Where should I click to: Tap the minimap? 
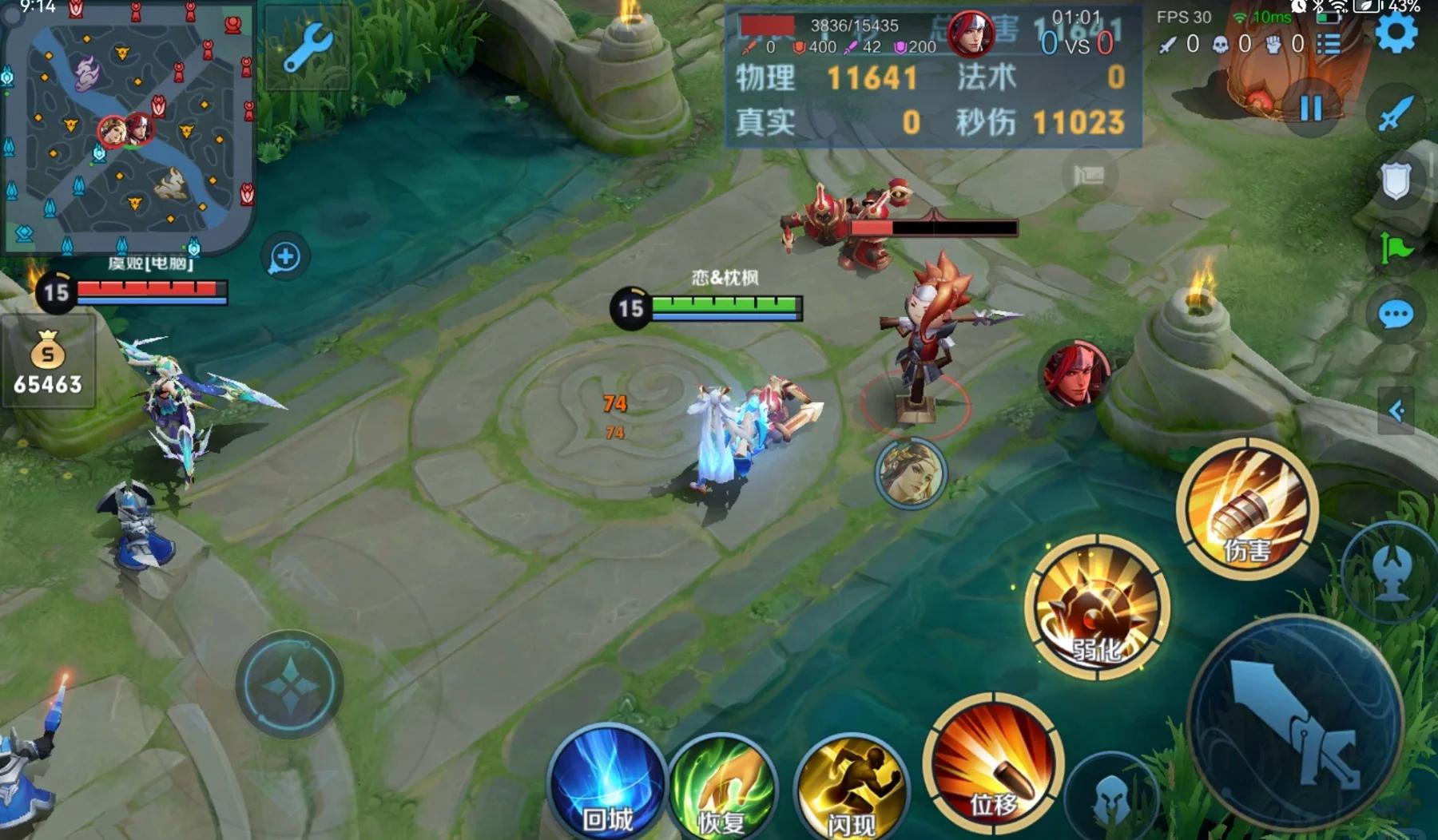[128, 128]
